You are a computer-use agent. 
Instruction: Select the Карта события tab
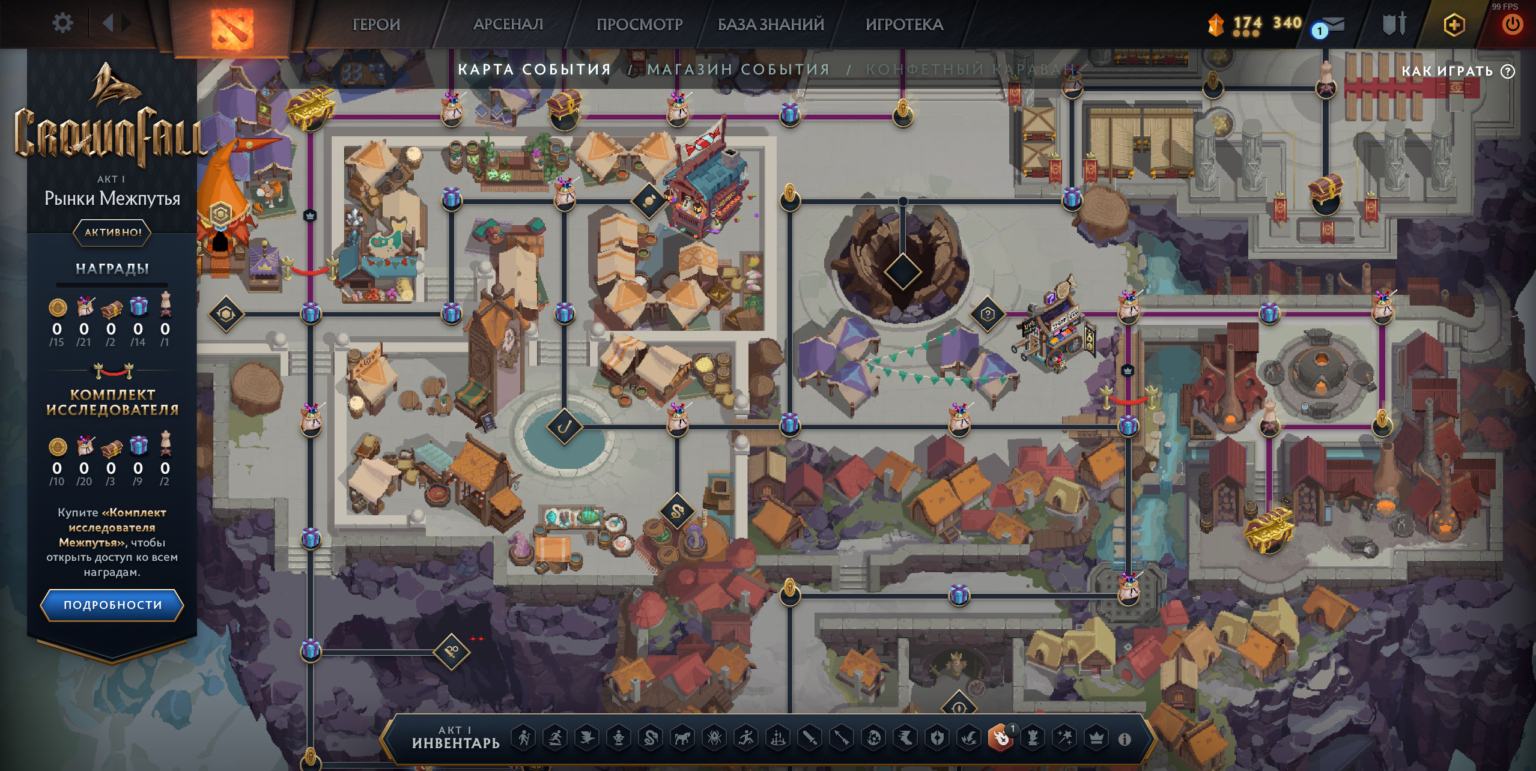click(x=534, y=70)
